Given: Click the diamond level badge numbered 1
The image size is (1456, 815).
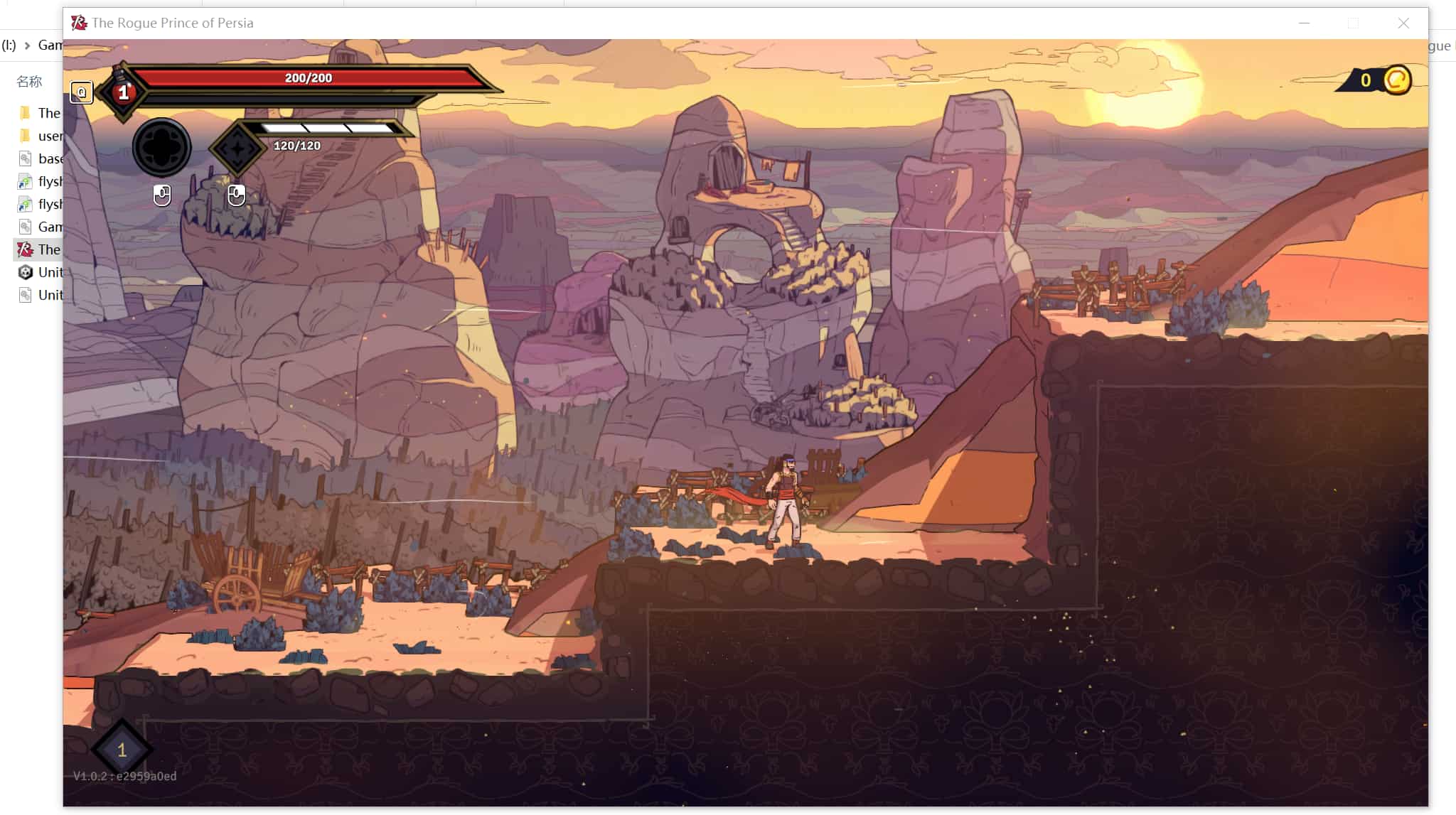Looking at the screenshot, I should tap(122, 750).
